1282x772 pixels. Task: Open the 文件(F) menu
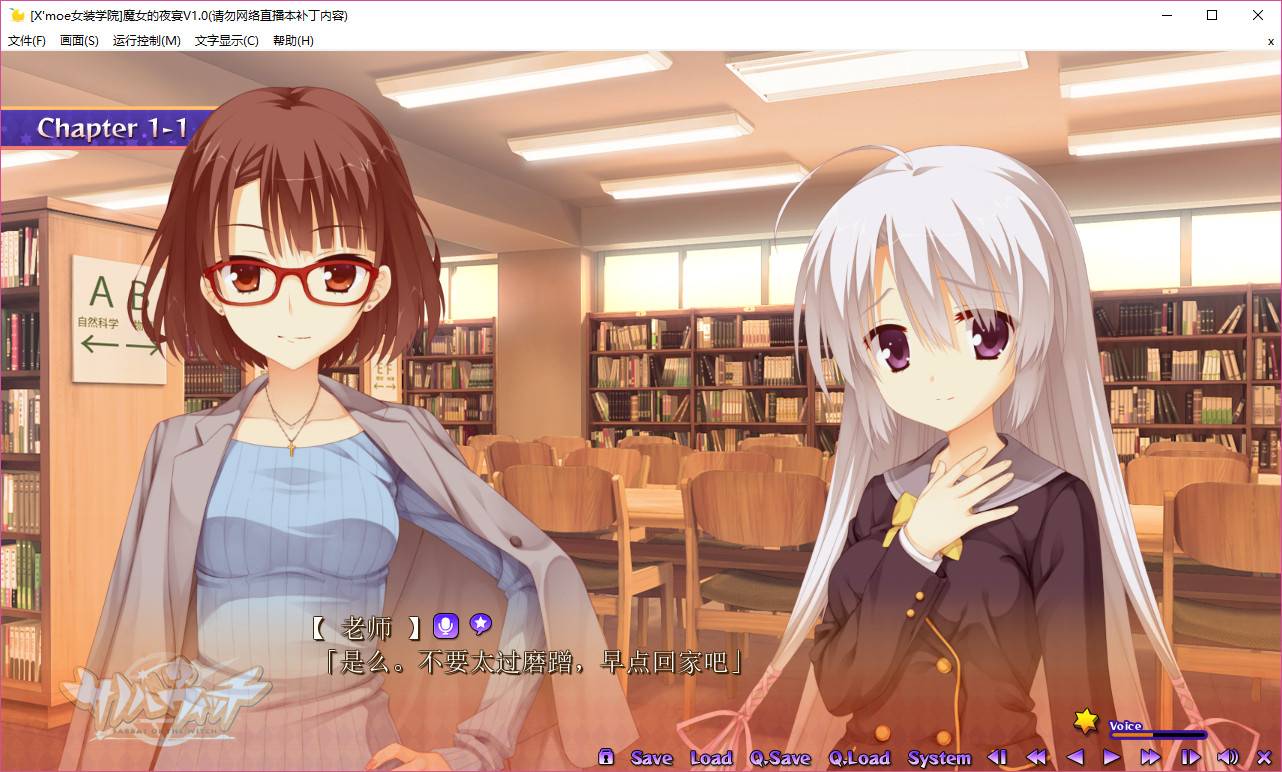(27, 41)
